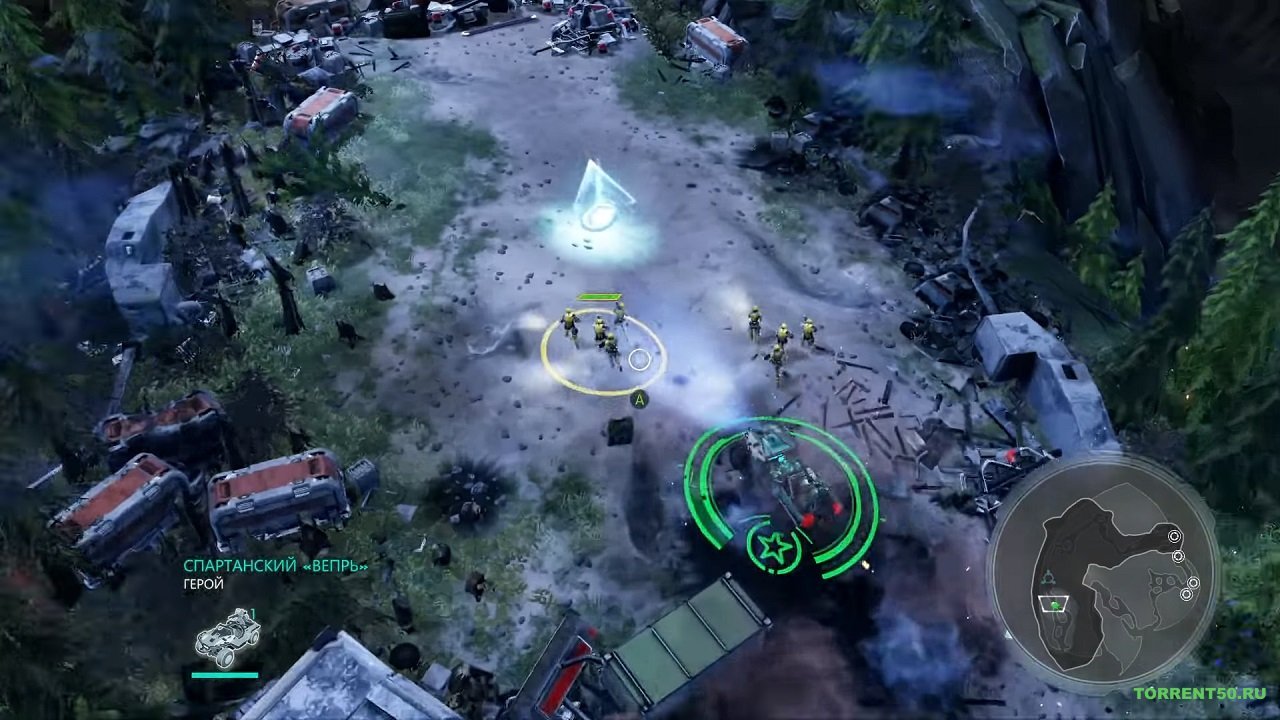
Task: Click the topmost objective ring on the minimap
Action: point(1174,534)
